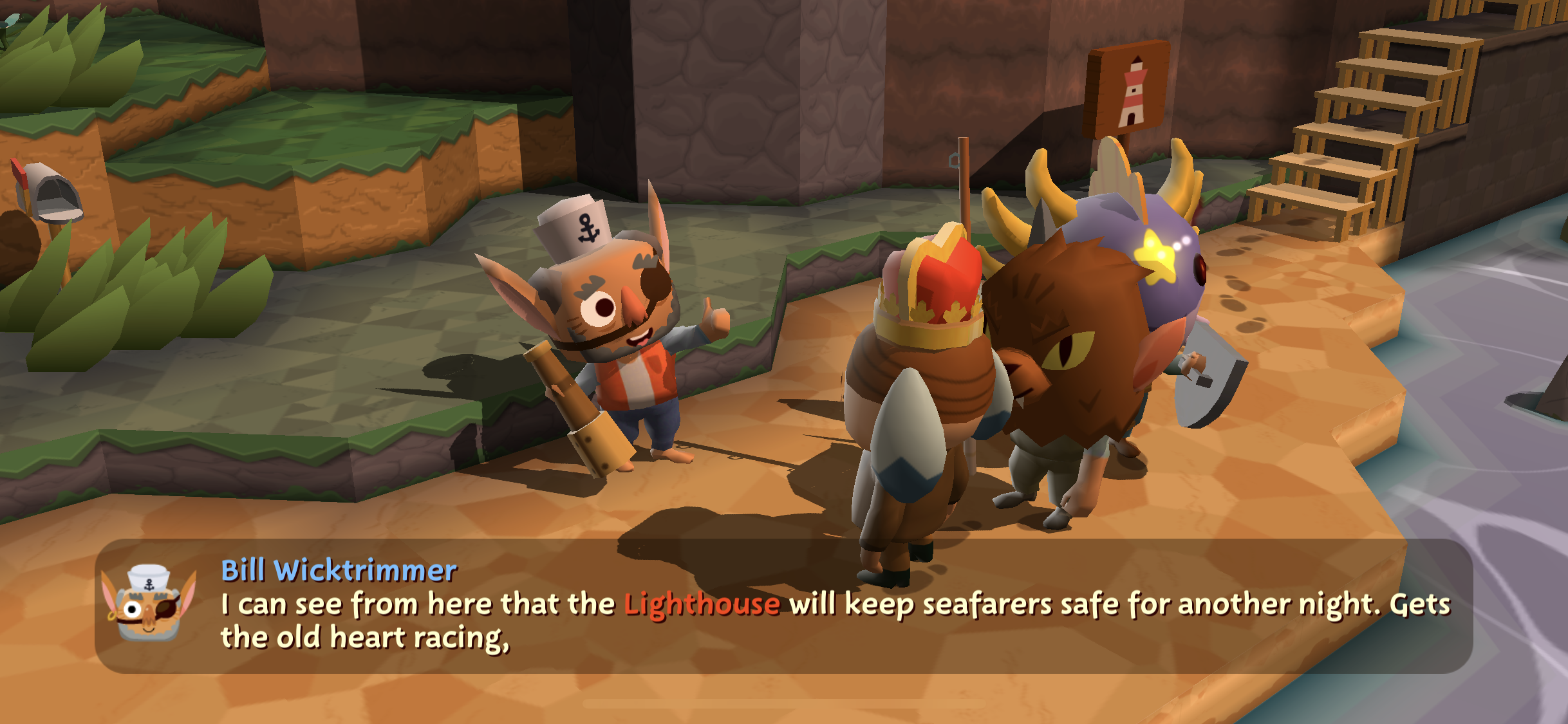Click the highlighted word Lighthouse in the dialogue

click(702, 604)
